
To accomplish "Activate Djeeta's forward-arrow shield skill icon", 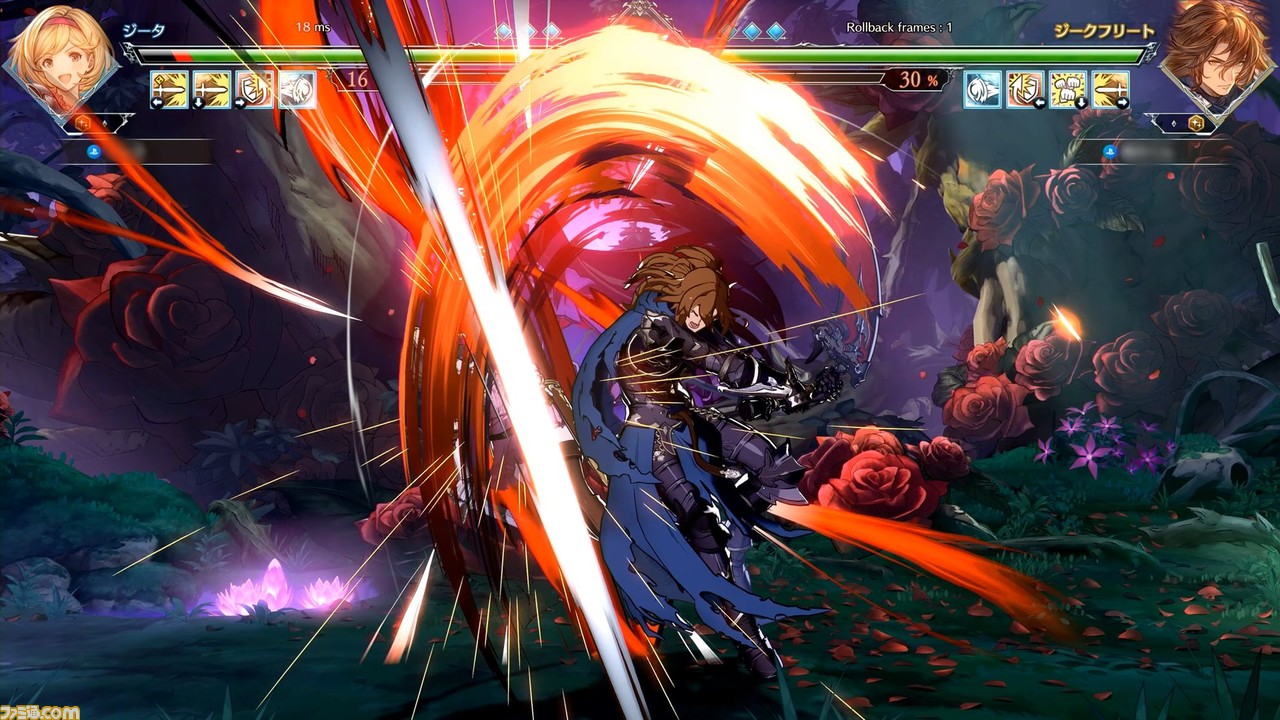I will (254, 89).
